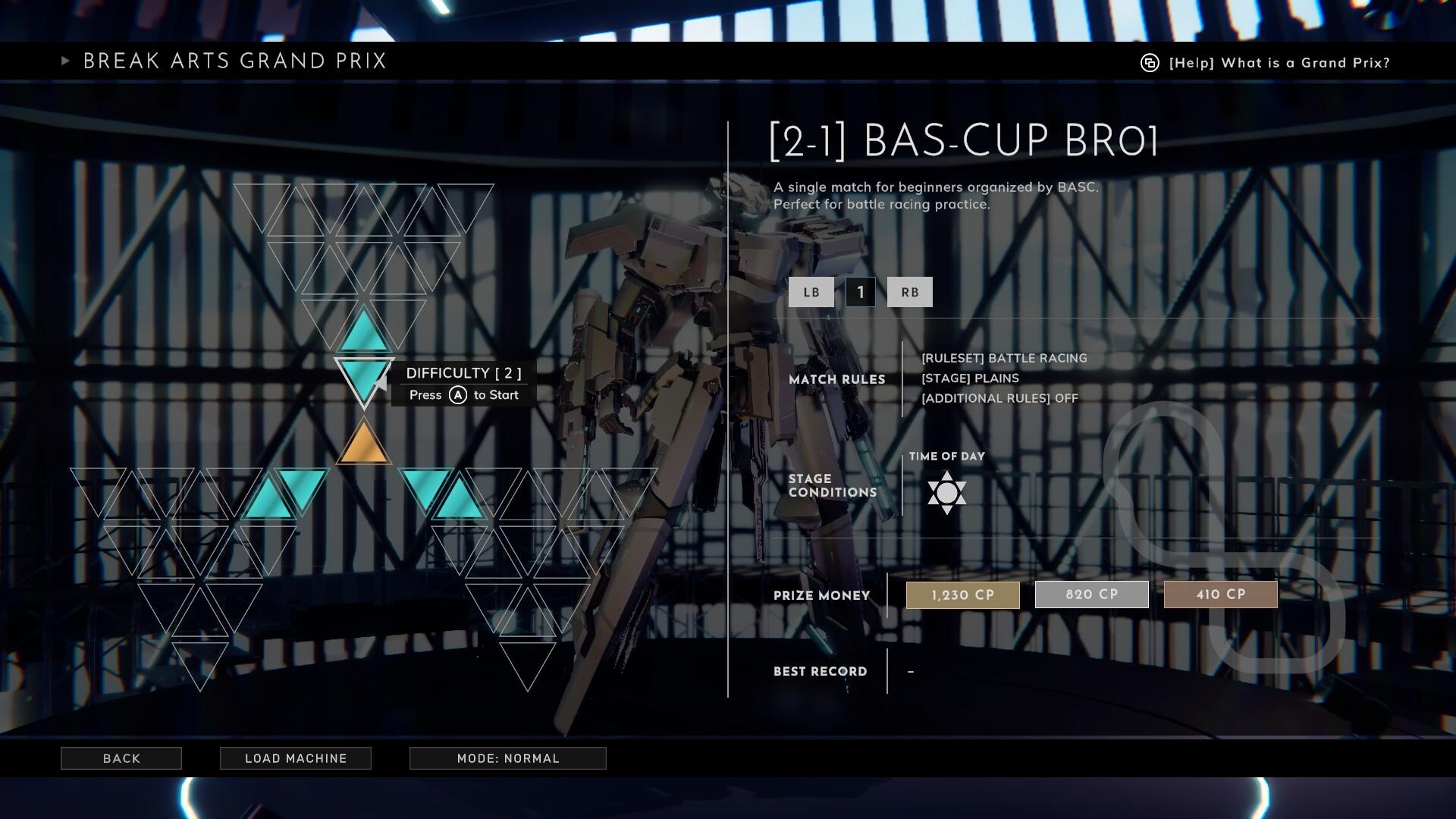Click the Help circle icon near top right
The image size is (1456, 819).
[1147, 63]
